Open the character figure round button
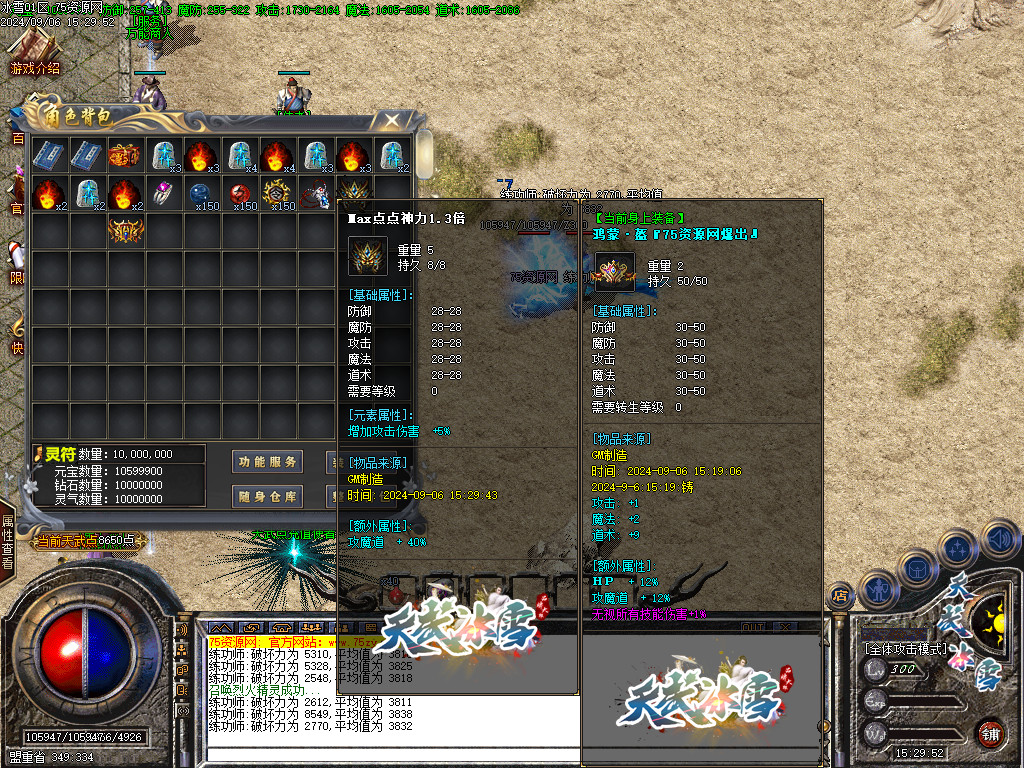 coord(877,588)
